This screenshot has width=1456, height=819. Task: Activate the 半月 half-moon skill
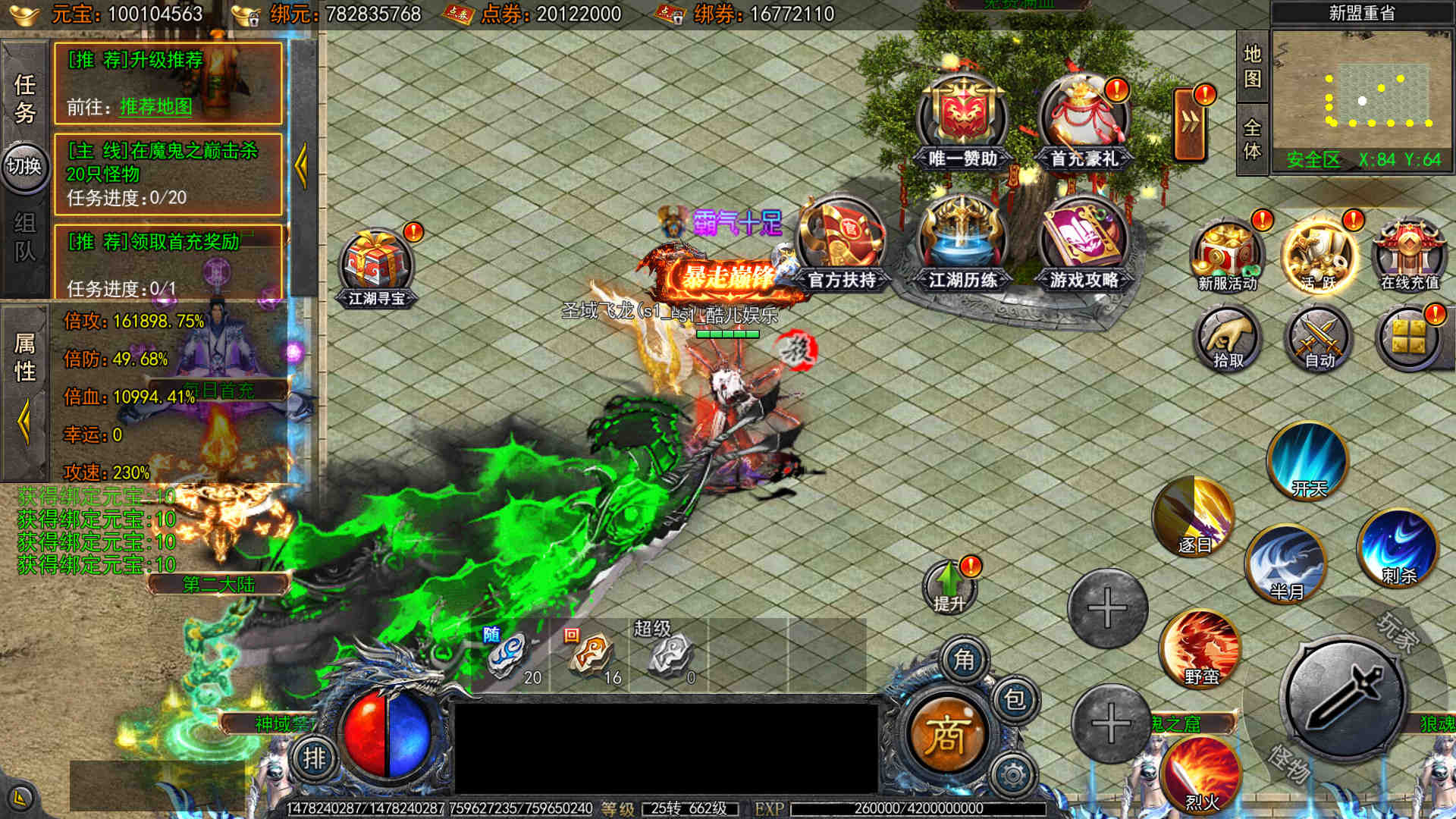click(x=1286, y=563)
